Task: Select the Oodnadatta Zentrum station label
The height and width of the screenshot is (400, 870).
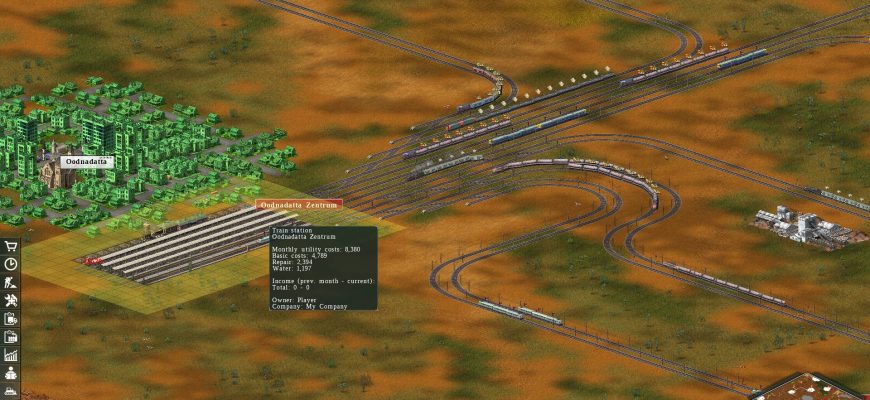Action: click(299, 204)
